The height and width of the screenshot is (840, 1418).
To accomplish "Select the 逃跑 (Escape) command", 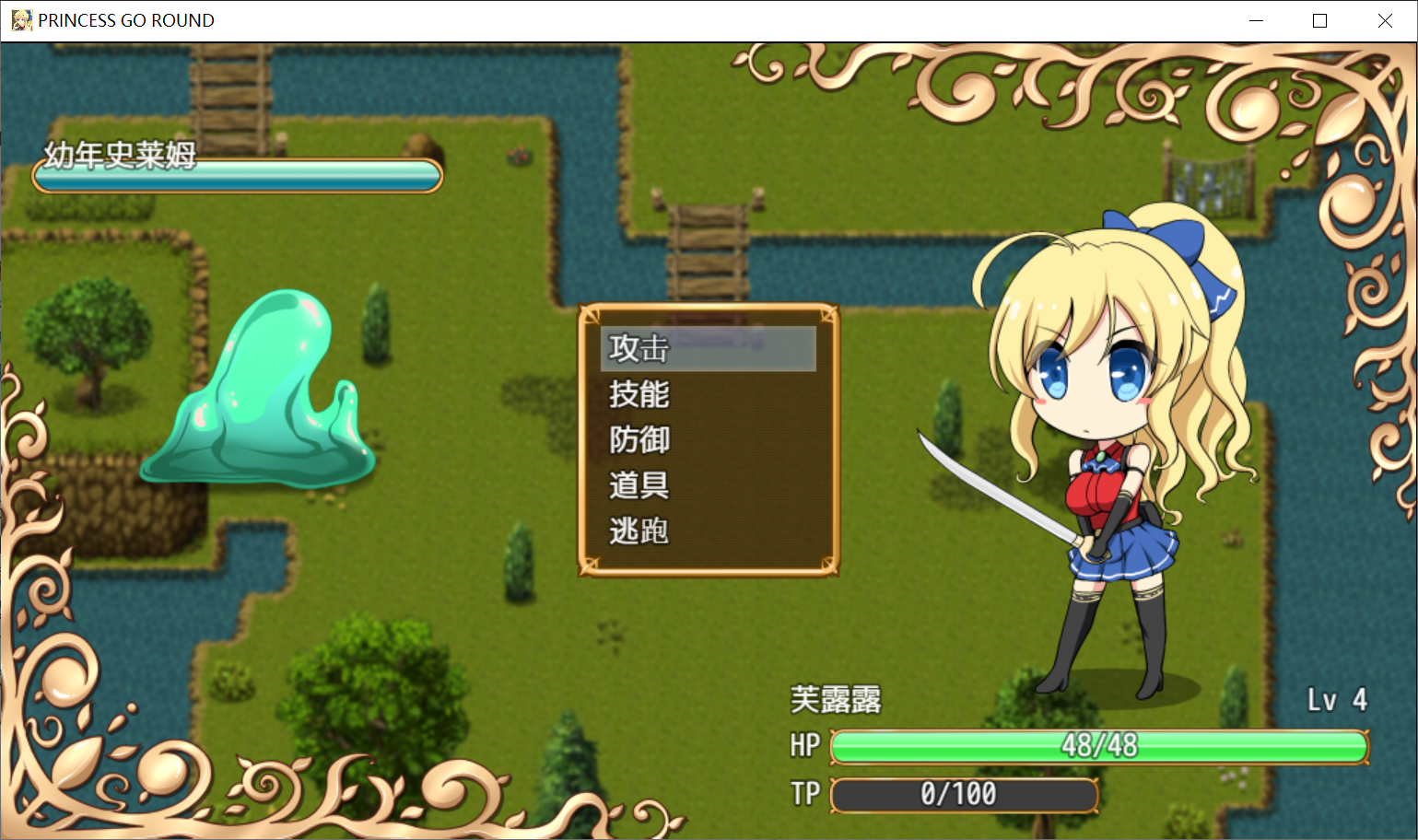I will [x=639, y=531].
